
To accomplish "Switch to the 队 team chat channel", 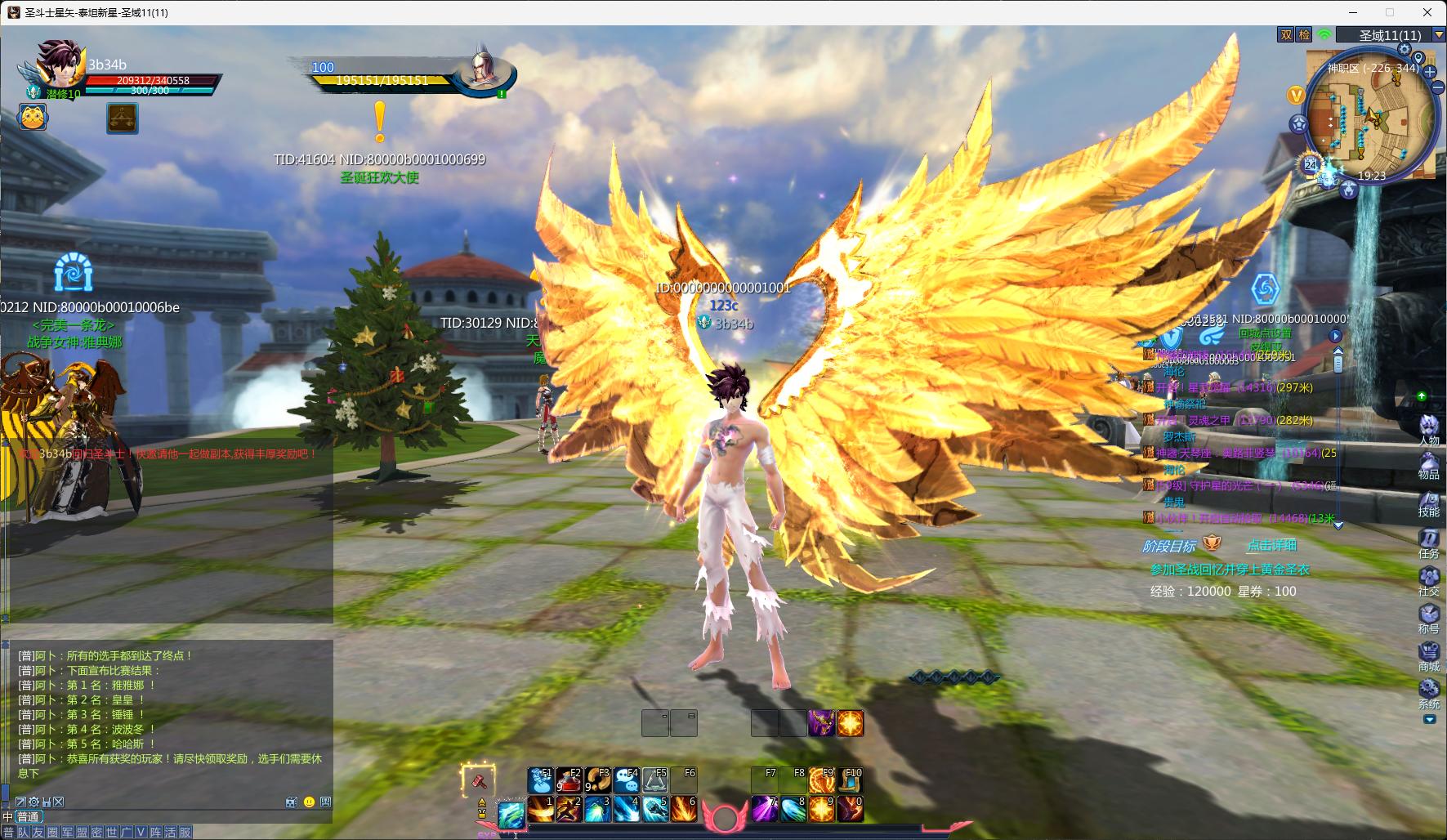I will (23, 833).
